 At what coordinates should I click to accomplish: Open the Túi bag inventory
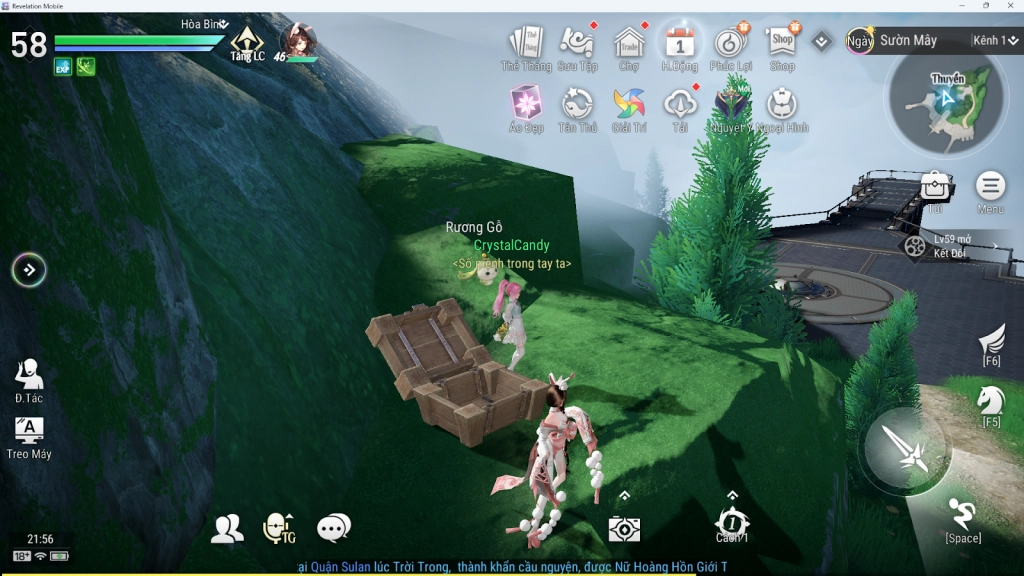[935, 186]
